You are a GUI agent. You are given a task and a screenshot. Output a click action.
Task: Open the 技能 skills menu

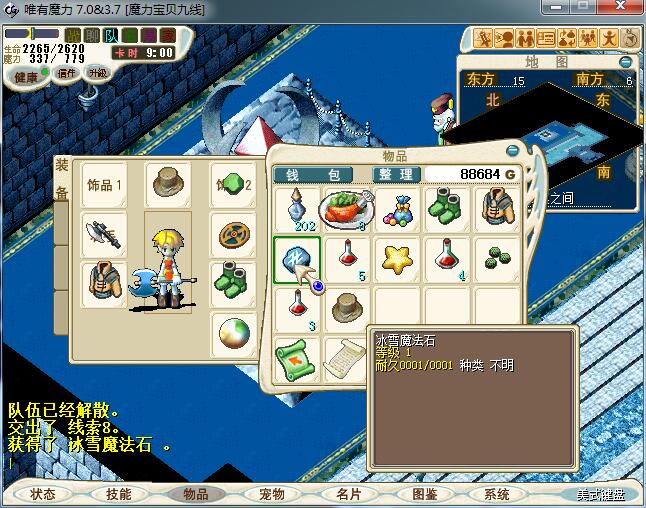tap(118, 494)
